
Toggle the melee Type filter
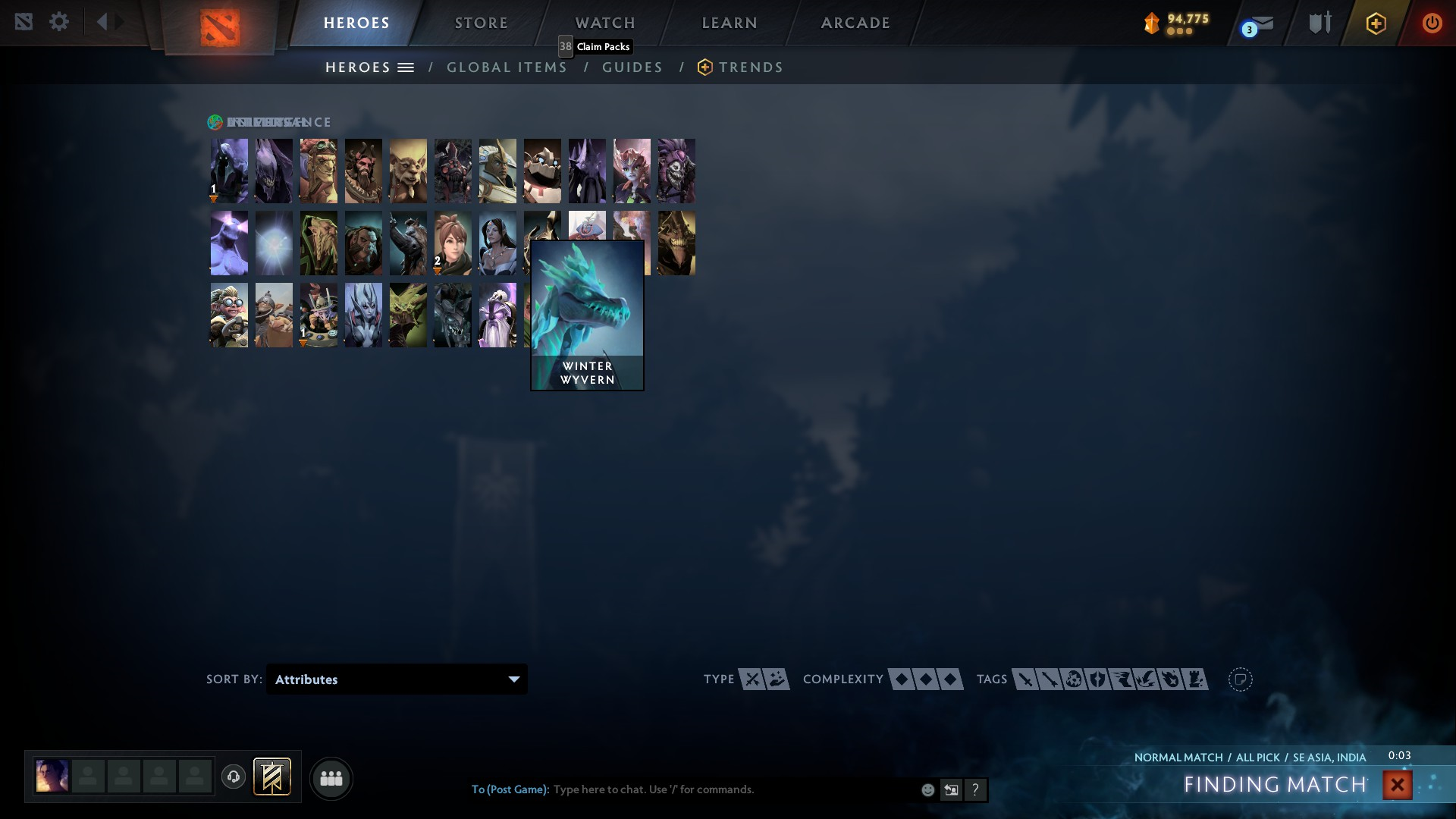point(751,679)
